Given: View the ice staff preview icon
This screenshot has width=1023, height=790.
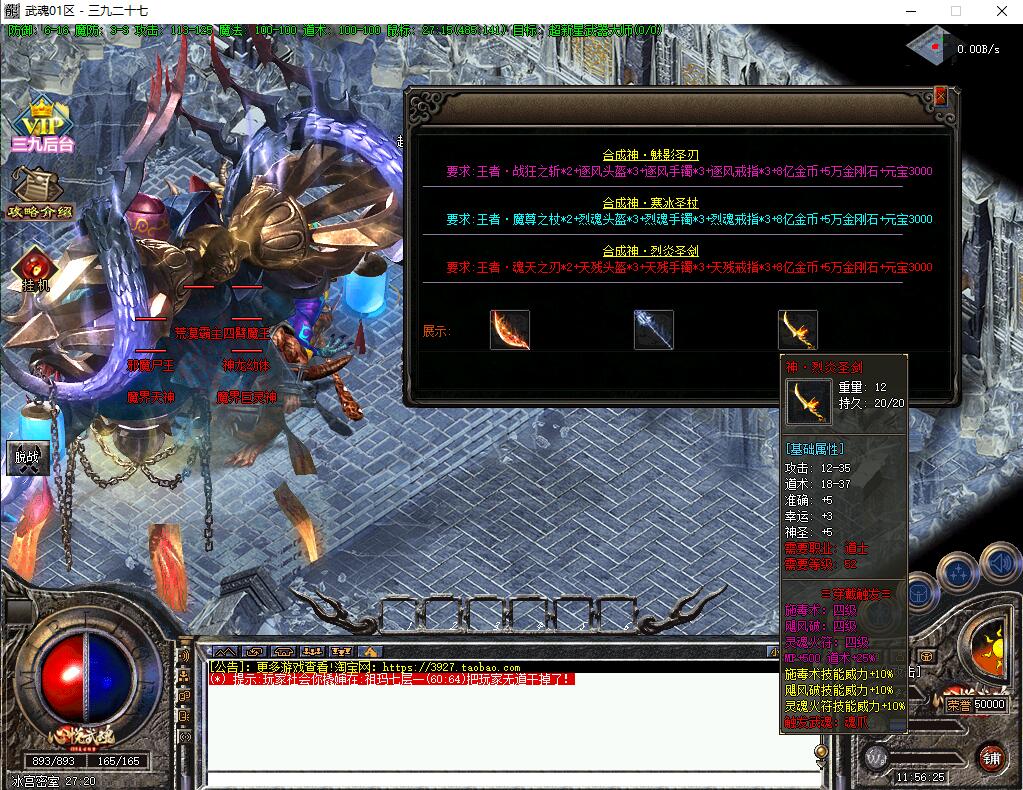Looking at the screenshot, I should click(x=654, y=330).
